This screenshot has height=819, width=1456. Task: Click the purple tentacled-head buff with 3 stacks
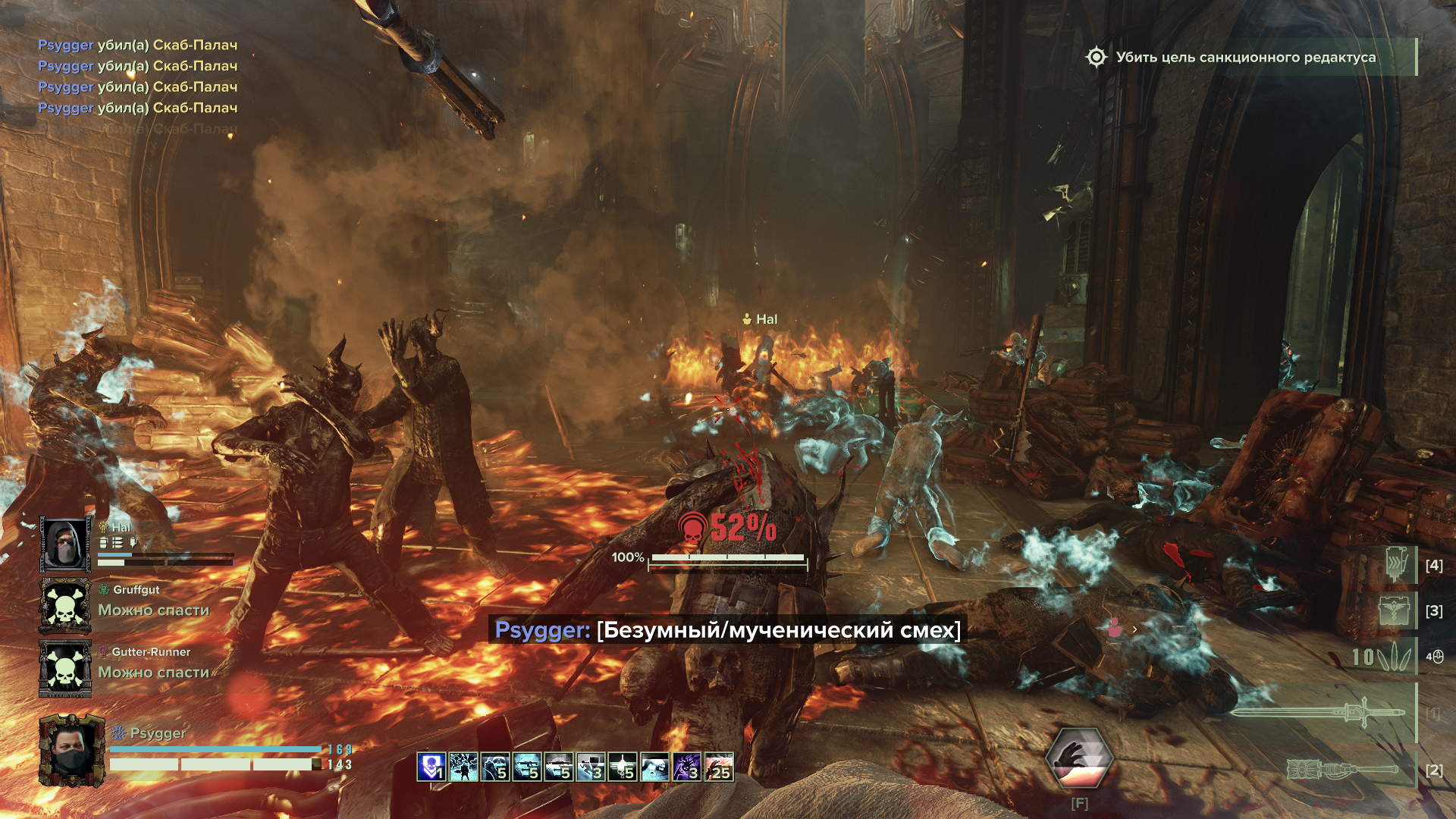[686, 767]
